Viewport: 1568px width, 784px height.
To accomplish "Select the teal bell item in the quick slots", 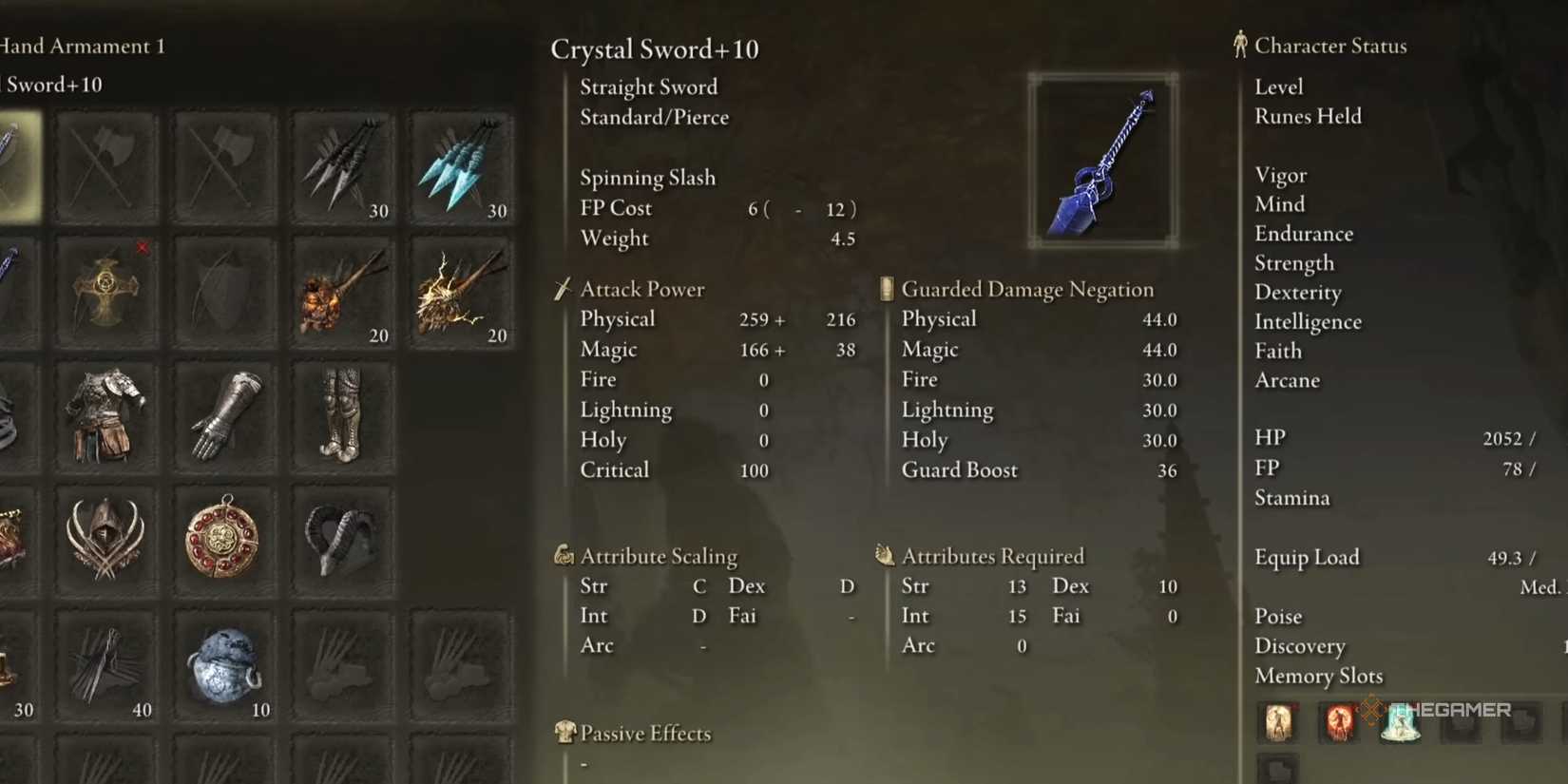I will 1400,722.
